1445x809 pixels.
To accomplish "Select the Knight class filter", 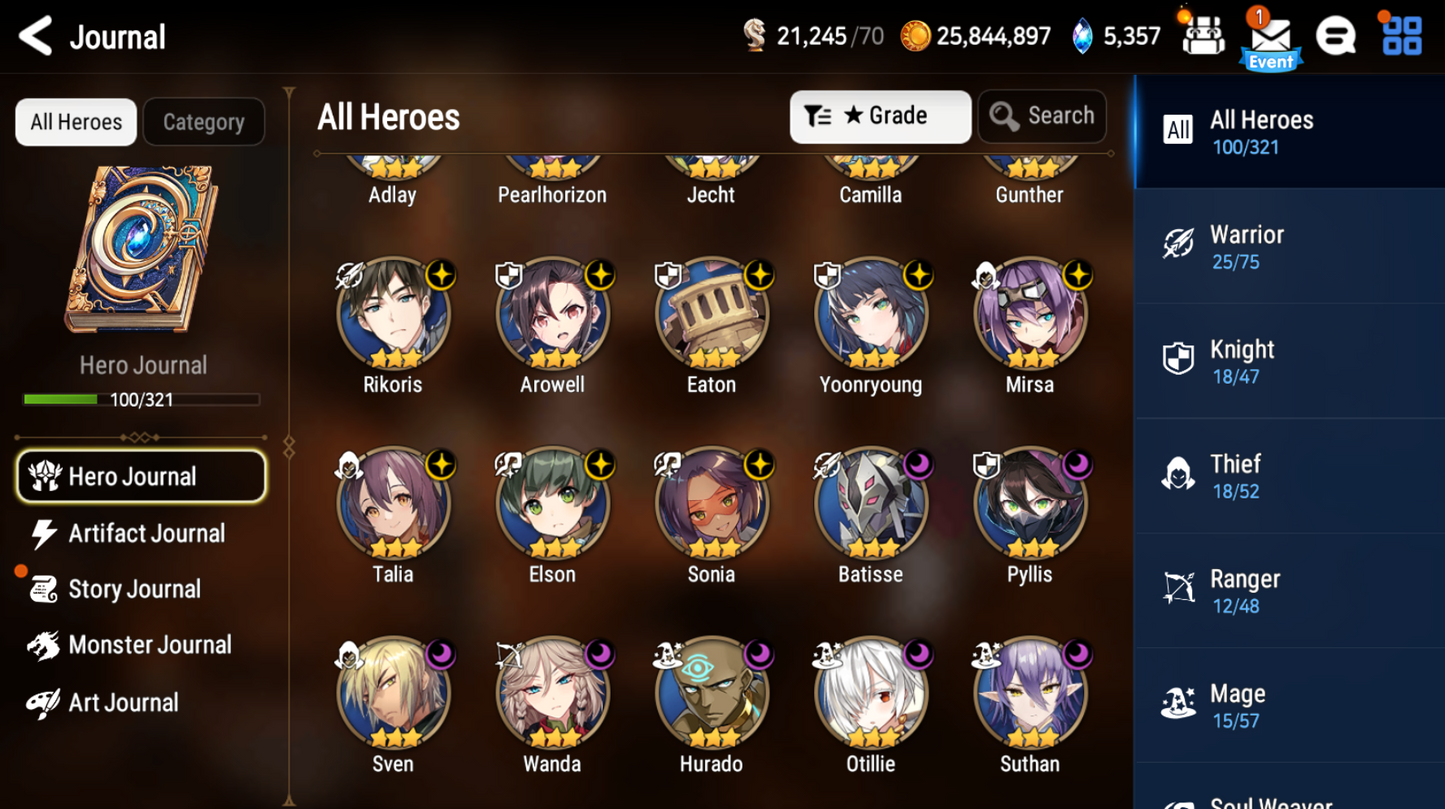I will (x=1288, y=360).
